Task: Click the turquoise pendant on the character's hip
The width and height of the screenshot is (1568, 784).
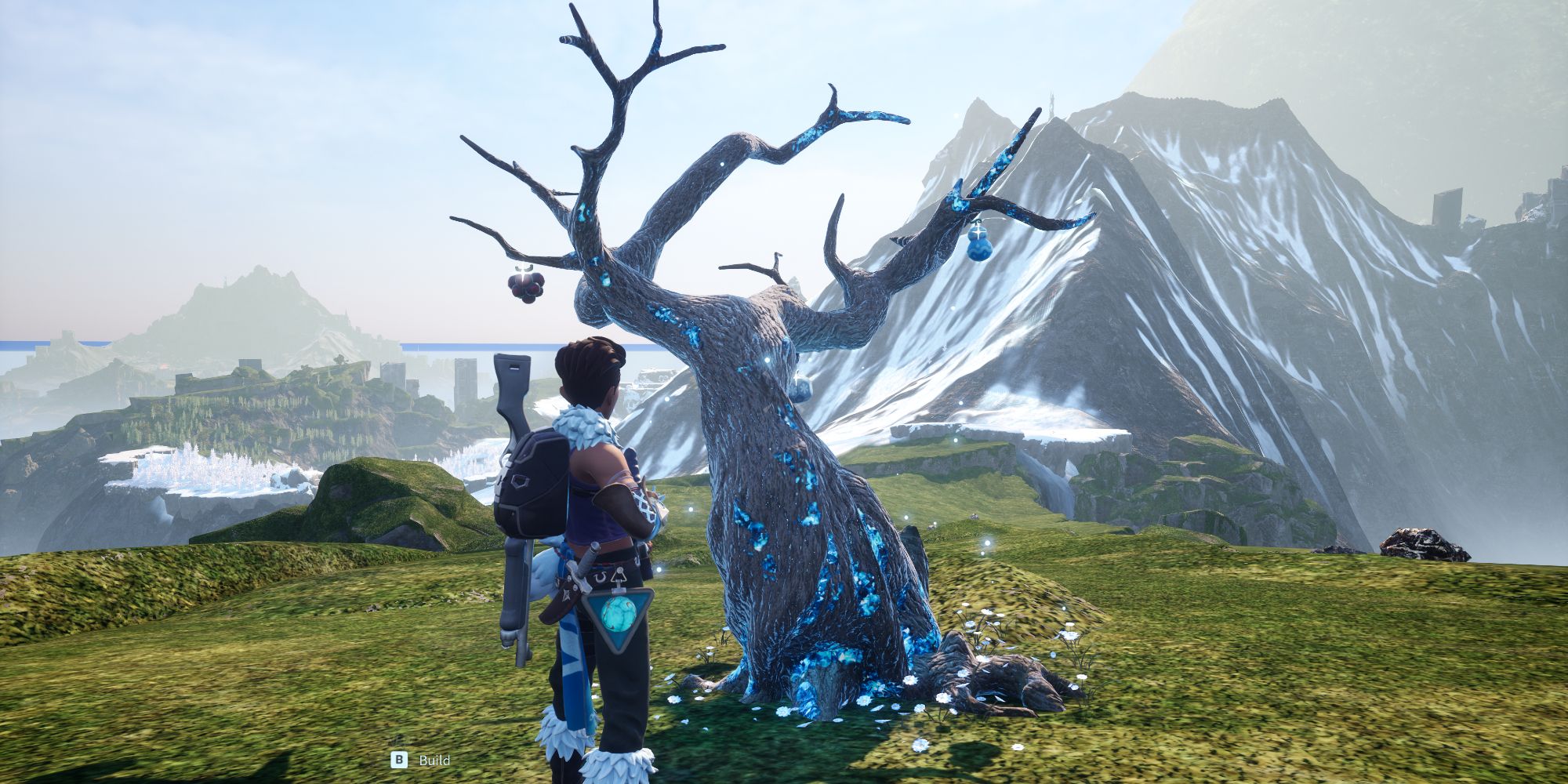Action: (x=619, y=613)
